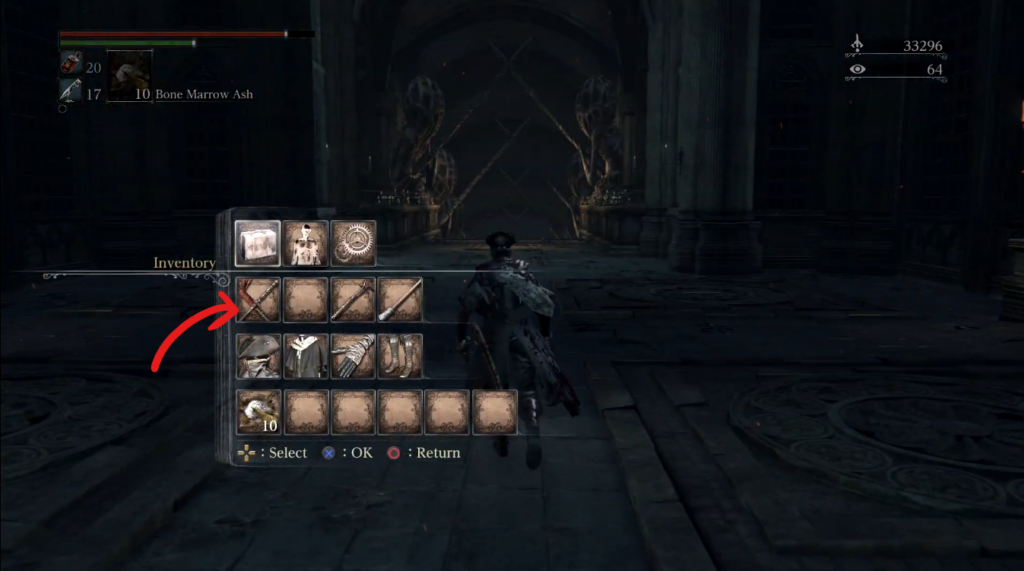
Task: Open the gear-shaped settings tab
Action: [x=354, y=244]
